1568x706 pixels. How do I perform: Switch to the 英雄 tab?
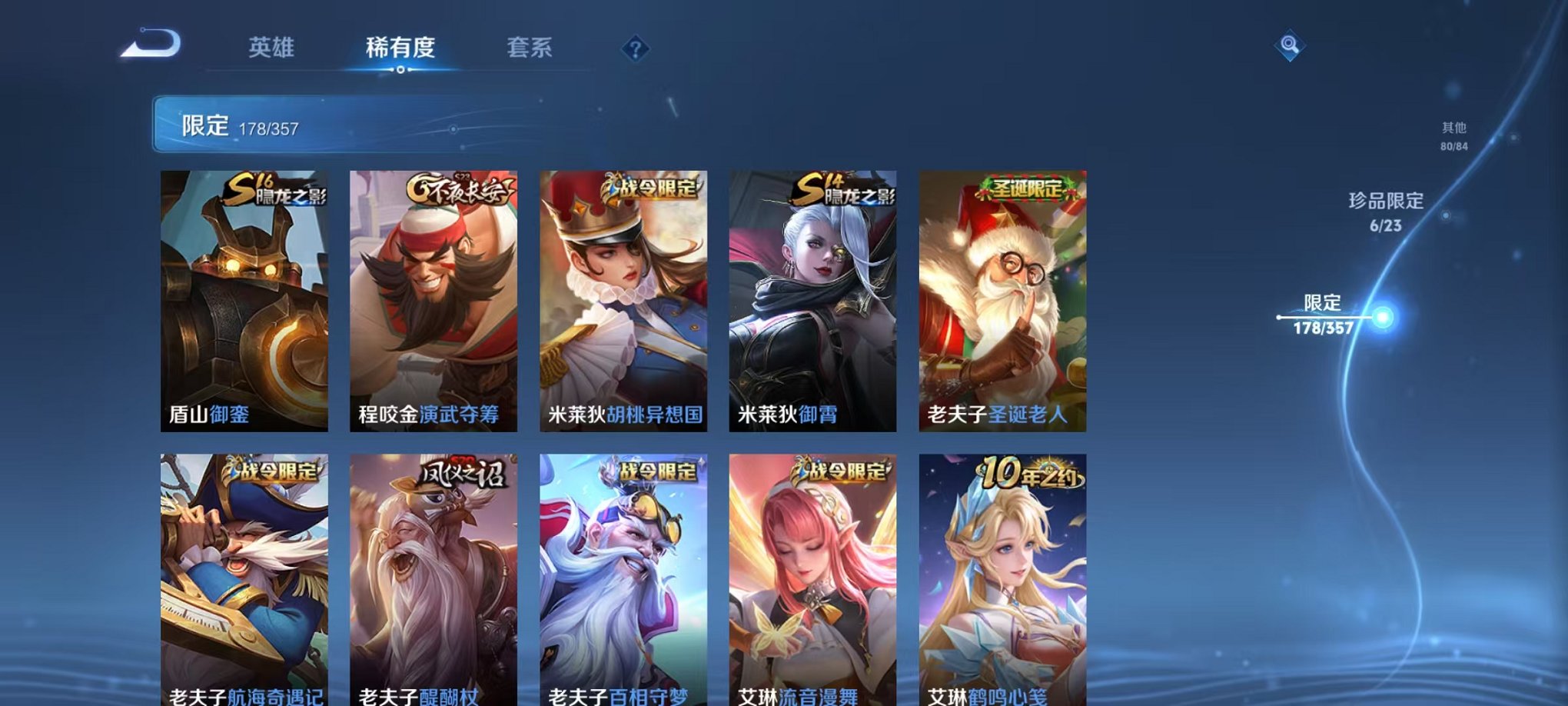pyautogui.click(x=273, y=46)
